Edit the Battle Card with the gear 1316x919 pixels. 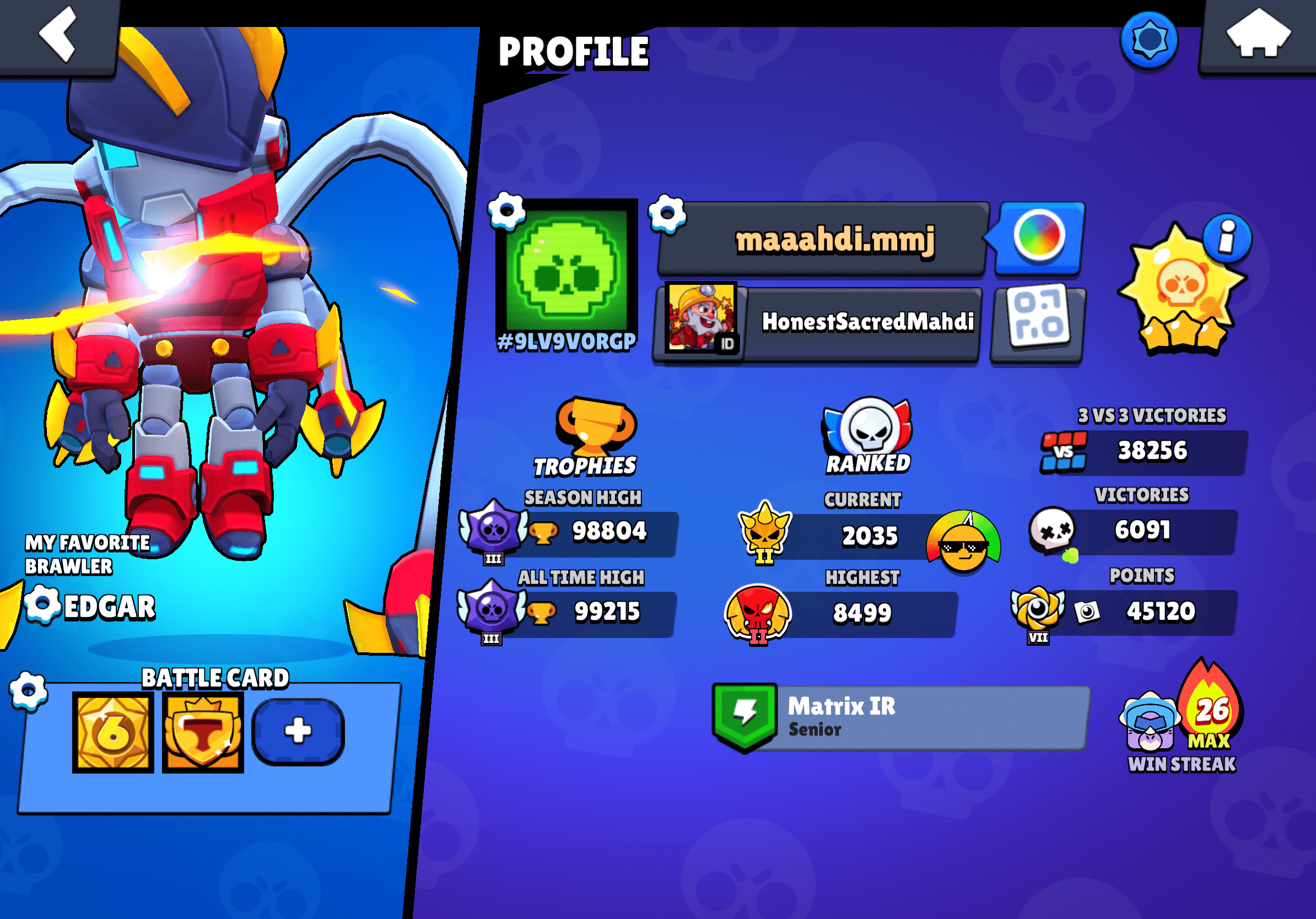28,691
